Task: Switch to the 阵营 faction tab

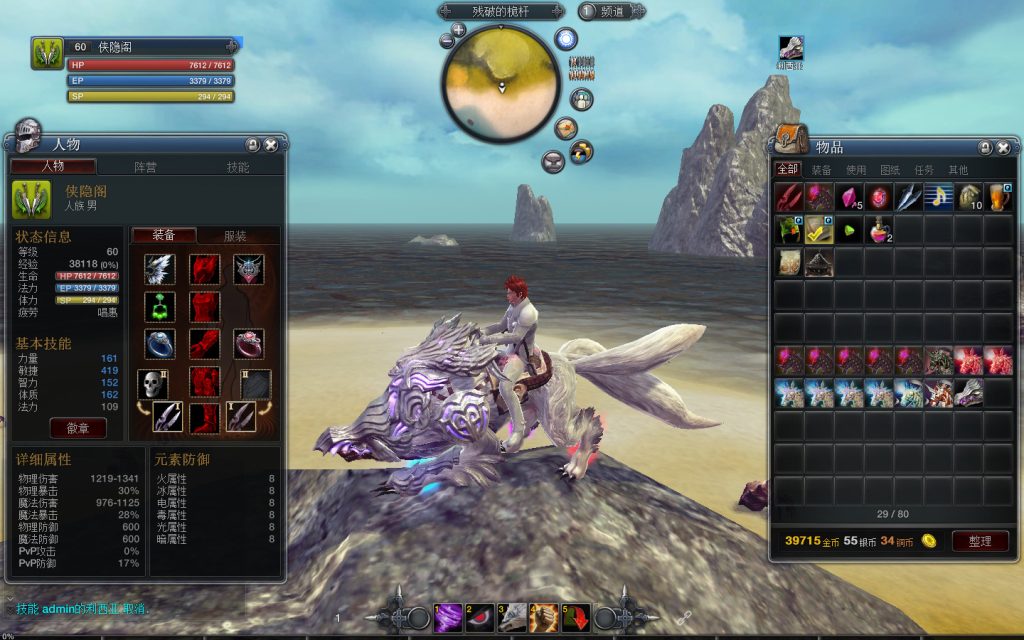Action: [146, 167]
